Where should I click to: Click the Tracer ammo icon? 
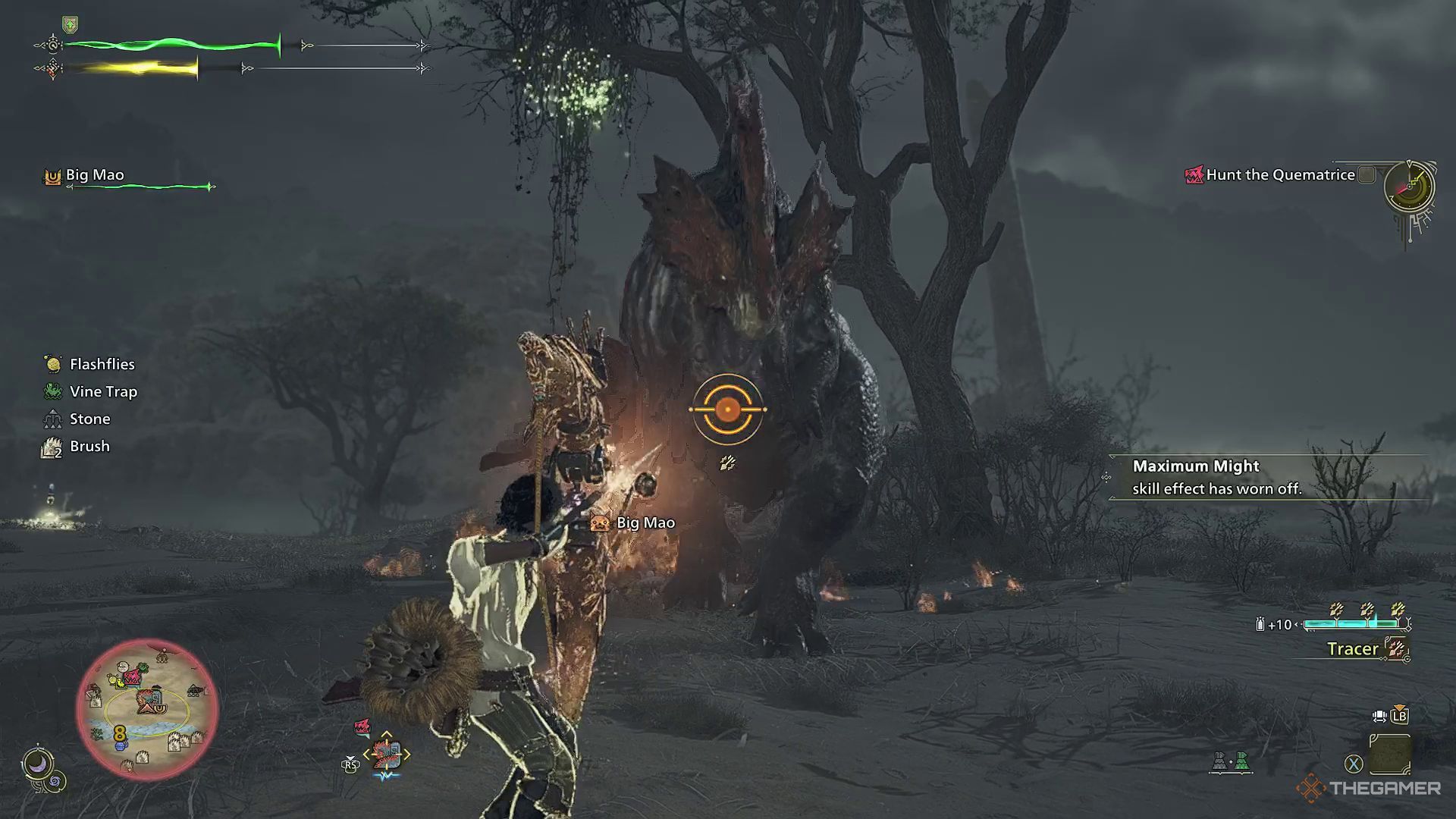click(1398, 649)
